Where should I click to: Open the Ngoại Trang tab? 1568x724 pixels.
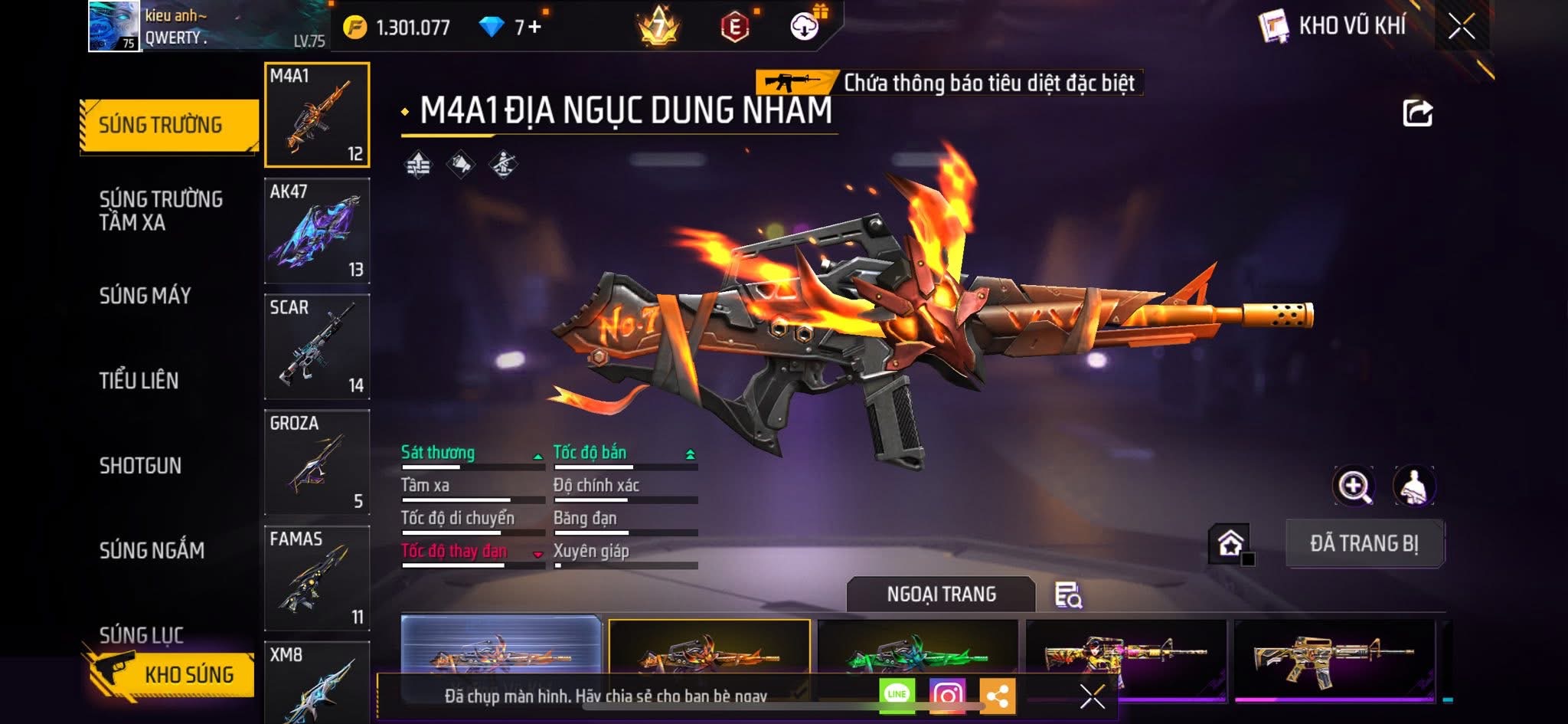coord(941,595)
